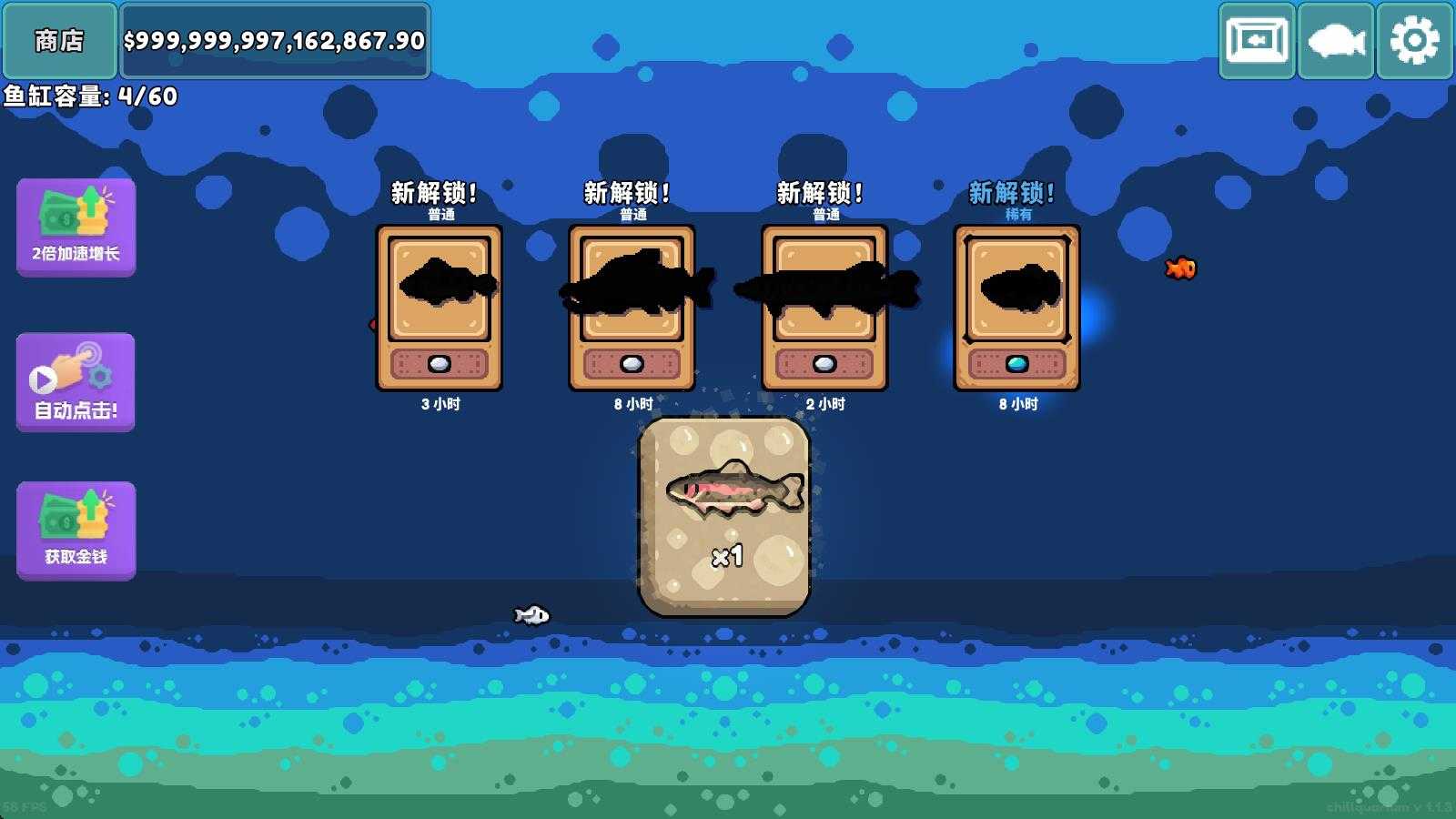
Task: Select the framed fish tank view icon
Action: pos(1257,40)
